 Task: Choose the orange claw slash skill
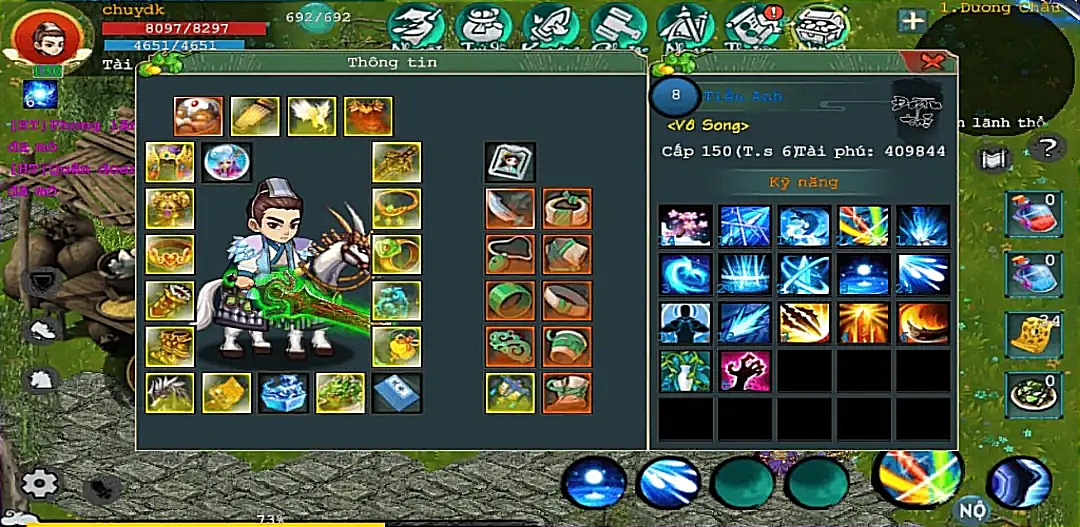(x=805, y=323)
